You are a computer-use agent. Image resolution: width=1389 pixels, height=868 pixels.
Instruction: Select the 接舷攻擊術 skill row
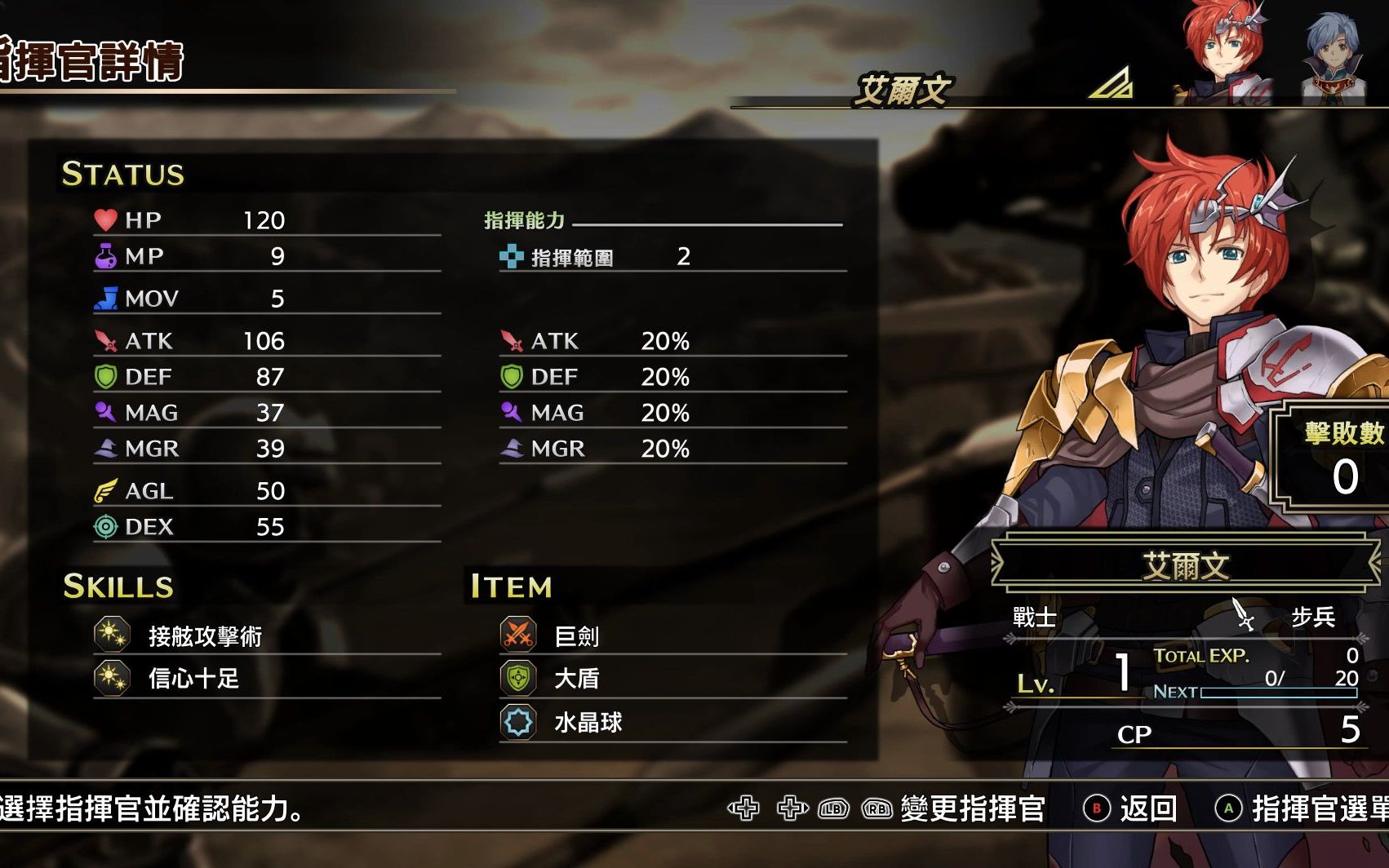pos(205,635)
